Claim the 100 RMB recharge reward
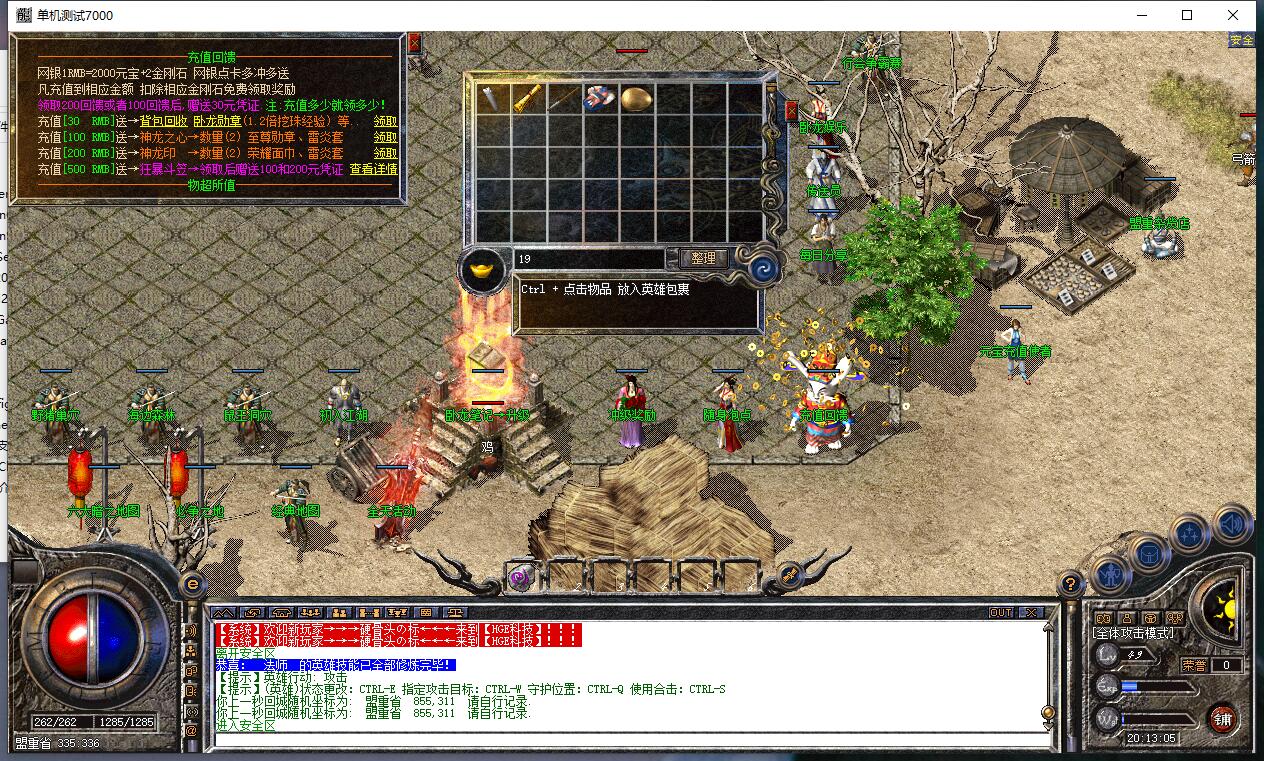The width and height of the screenshot is (1264, 761). pos(385,138)
